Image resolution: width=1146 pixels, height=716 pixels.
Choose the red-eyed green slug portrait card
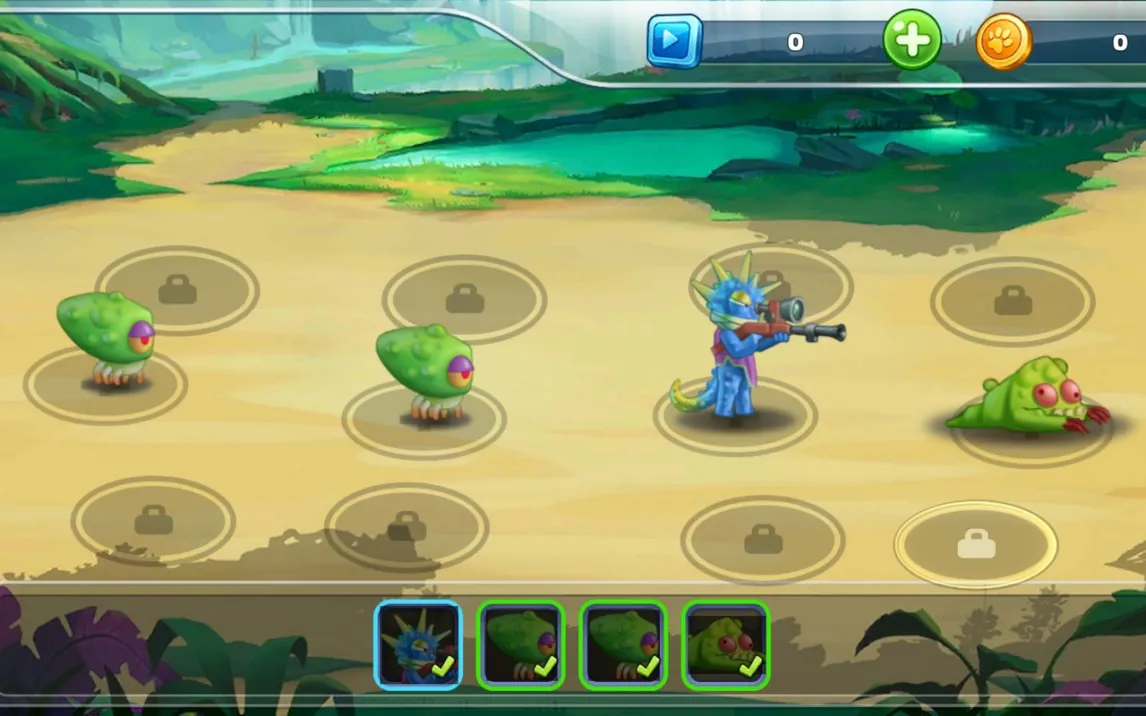click(725, 645)
